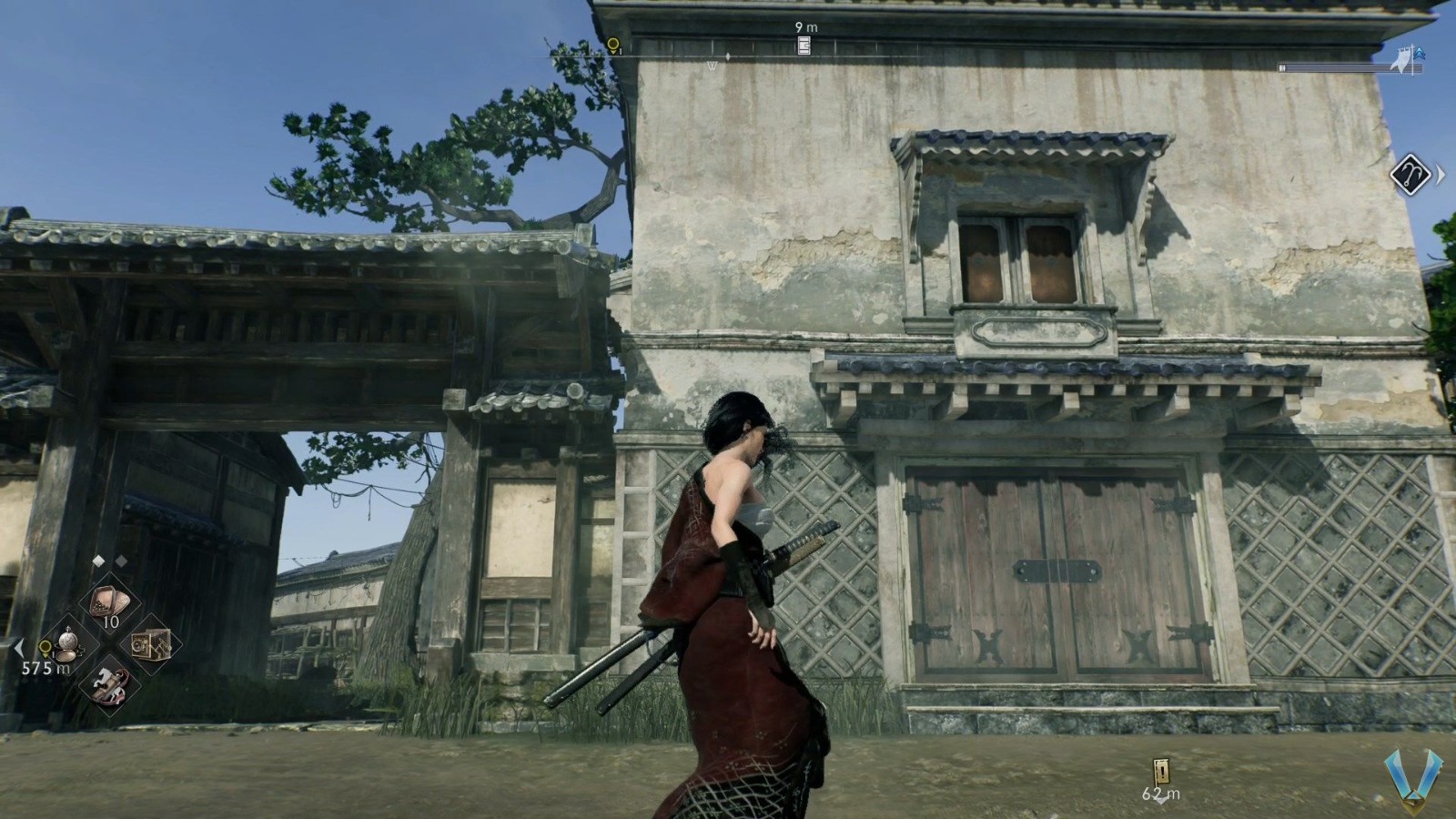Click the yellow waypoint pin on the compass
This screenshot has height=819, width=1456.
[612, 44]
